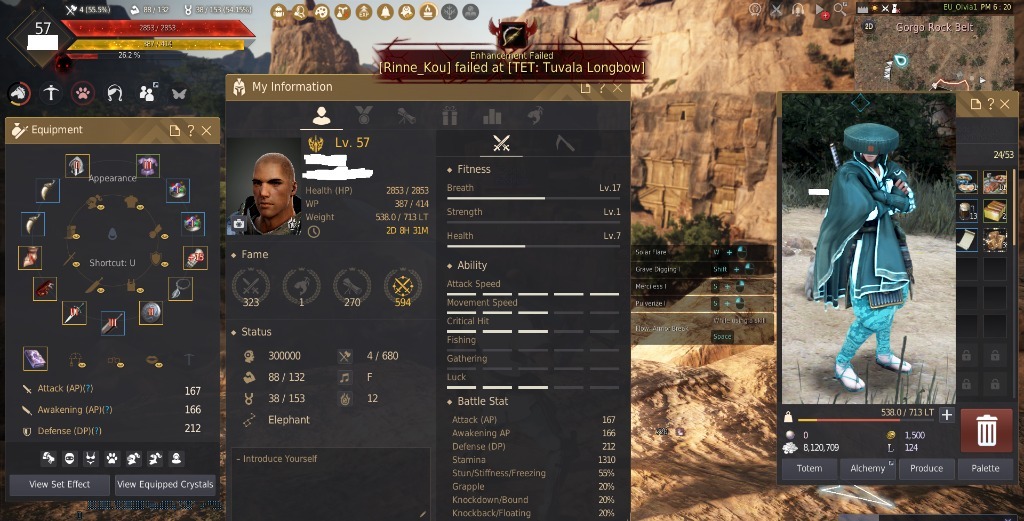Close the My Information window
Viewport: 1024px width, 521px height.
point(618,88)
